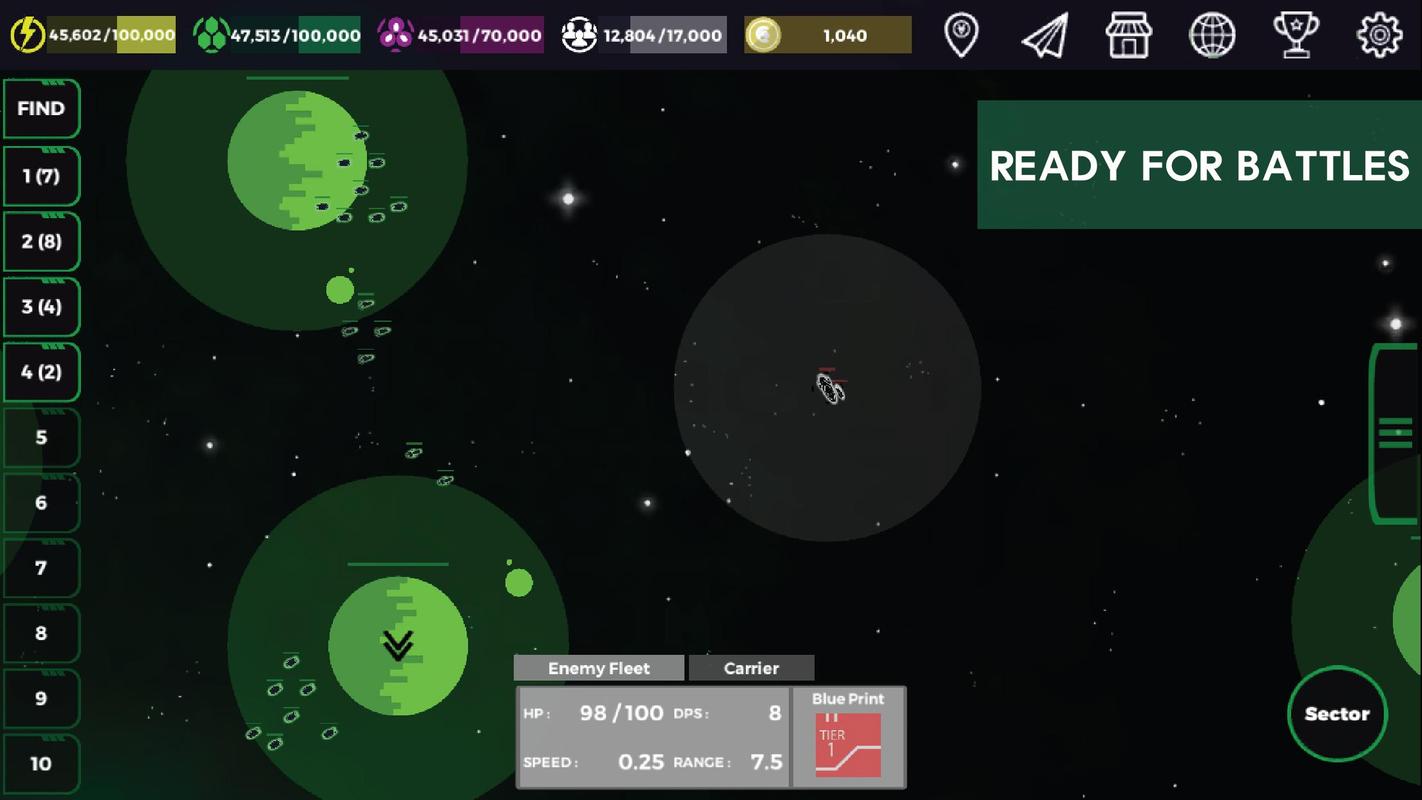
Task: Select fleet slot 7
Action: click(x=41, y=568)
